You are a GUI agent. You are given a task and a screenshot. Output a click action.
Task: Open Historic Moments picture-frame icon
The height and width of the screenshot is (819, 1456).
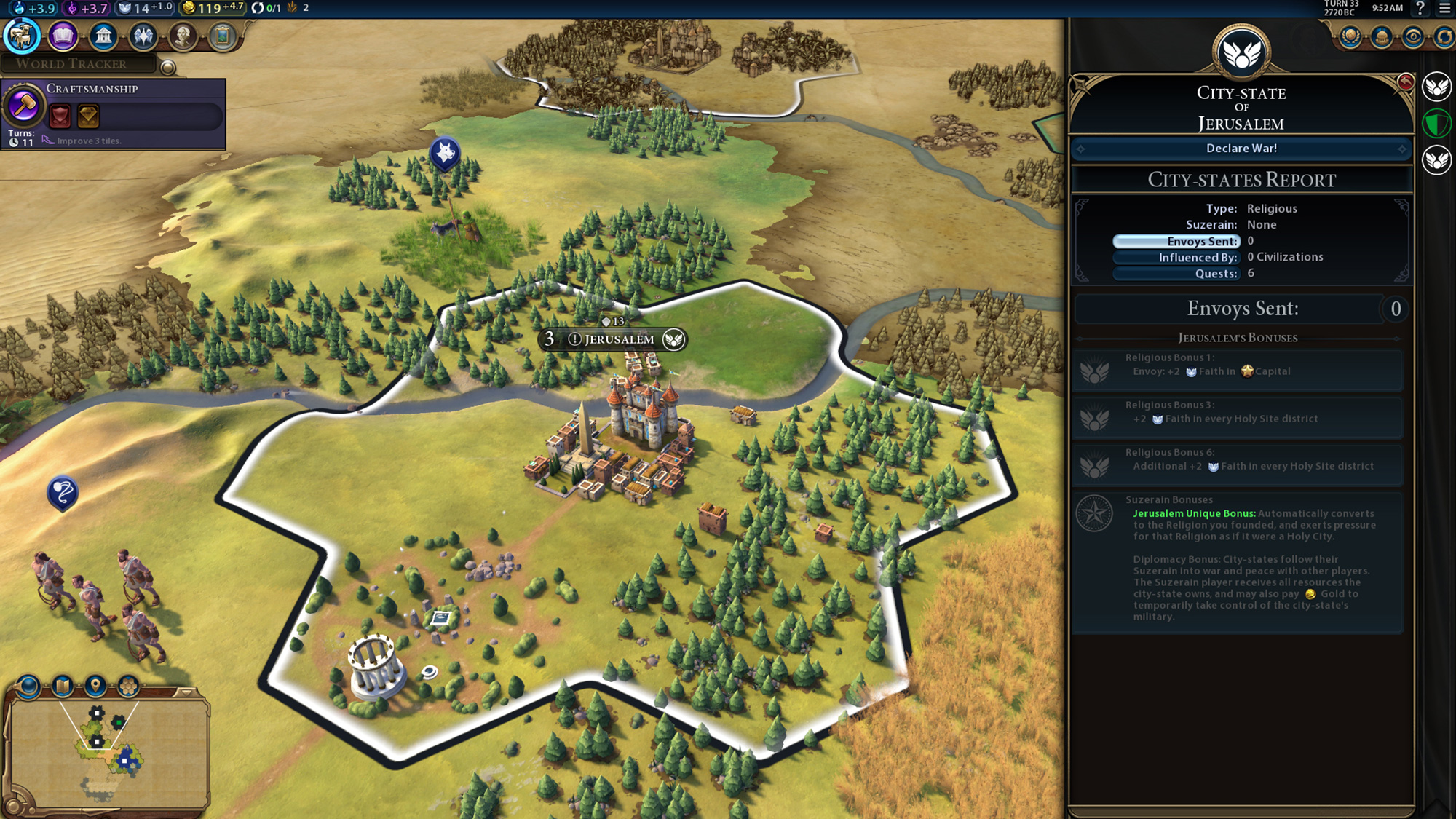pos(222,36)
